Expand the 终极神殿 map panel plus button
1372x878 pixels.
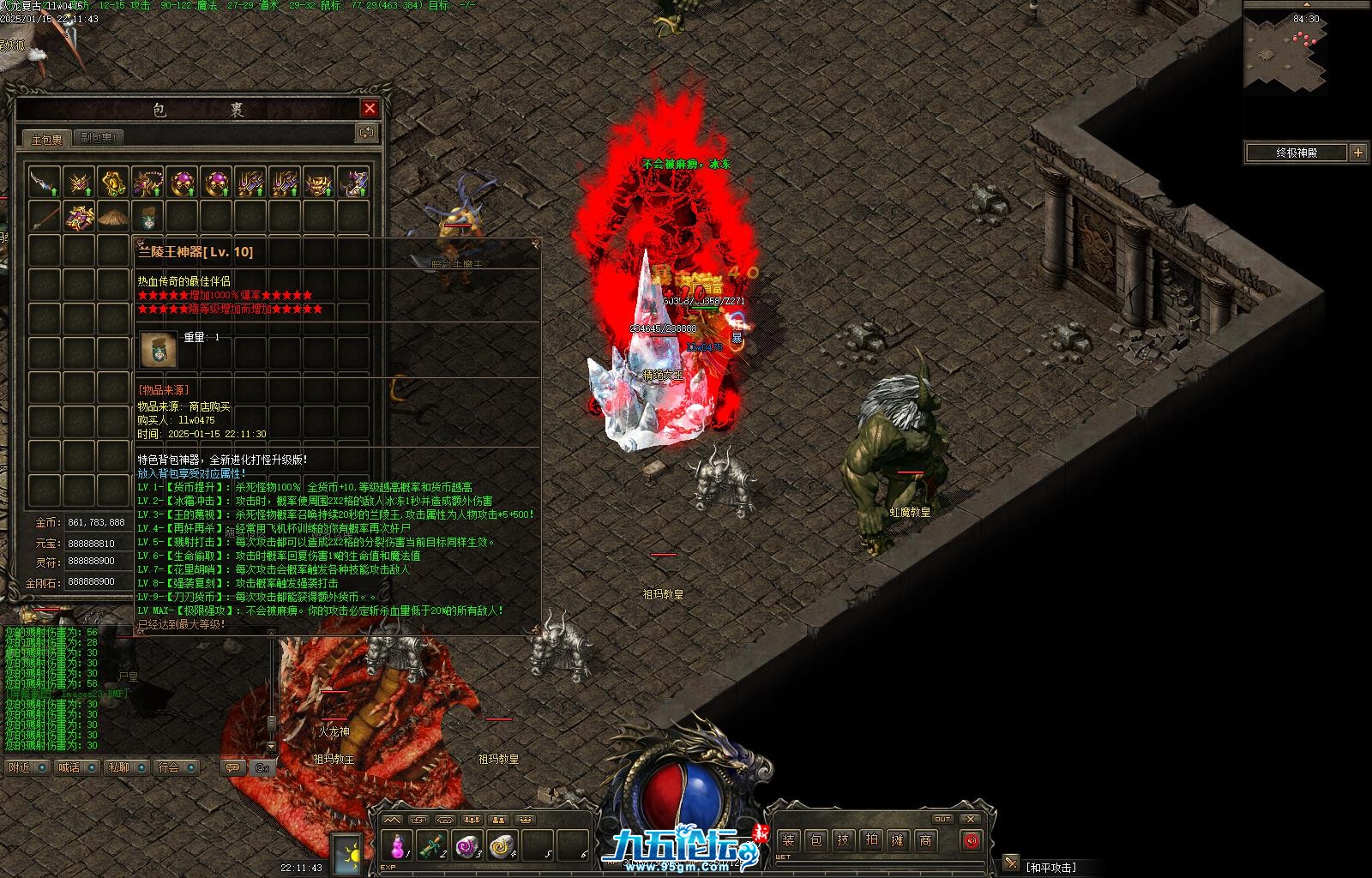(1357, 153)
